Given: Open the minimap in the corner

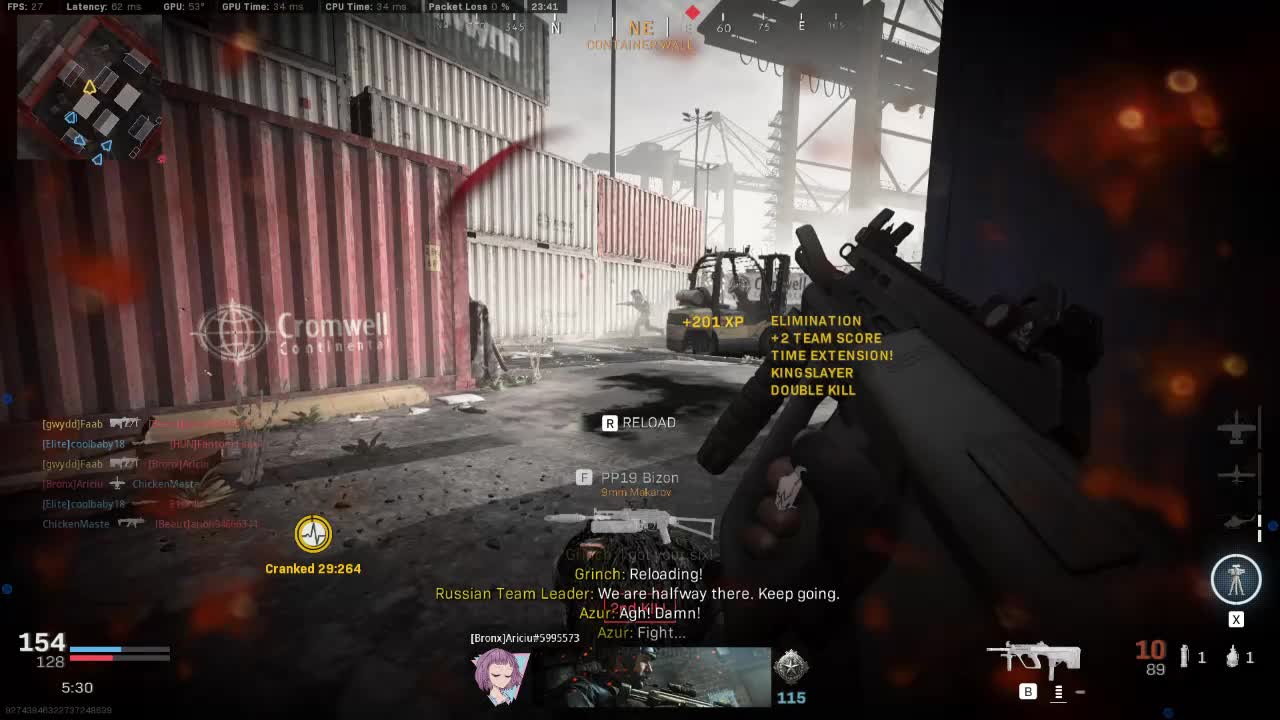Looking at the screenshot, I should (x=89, y=88).
